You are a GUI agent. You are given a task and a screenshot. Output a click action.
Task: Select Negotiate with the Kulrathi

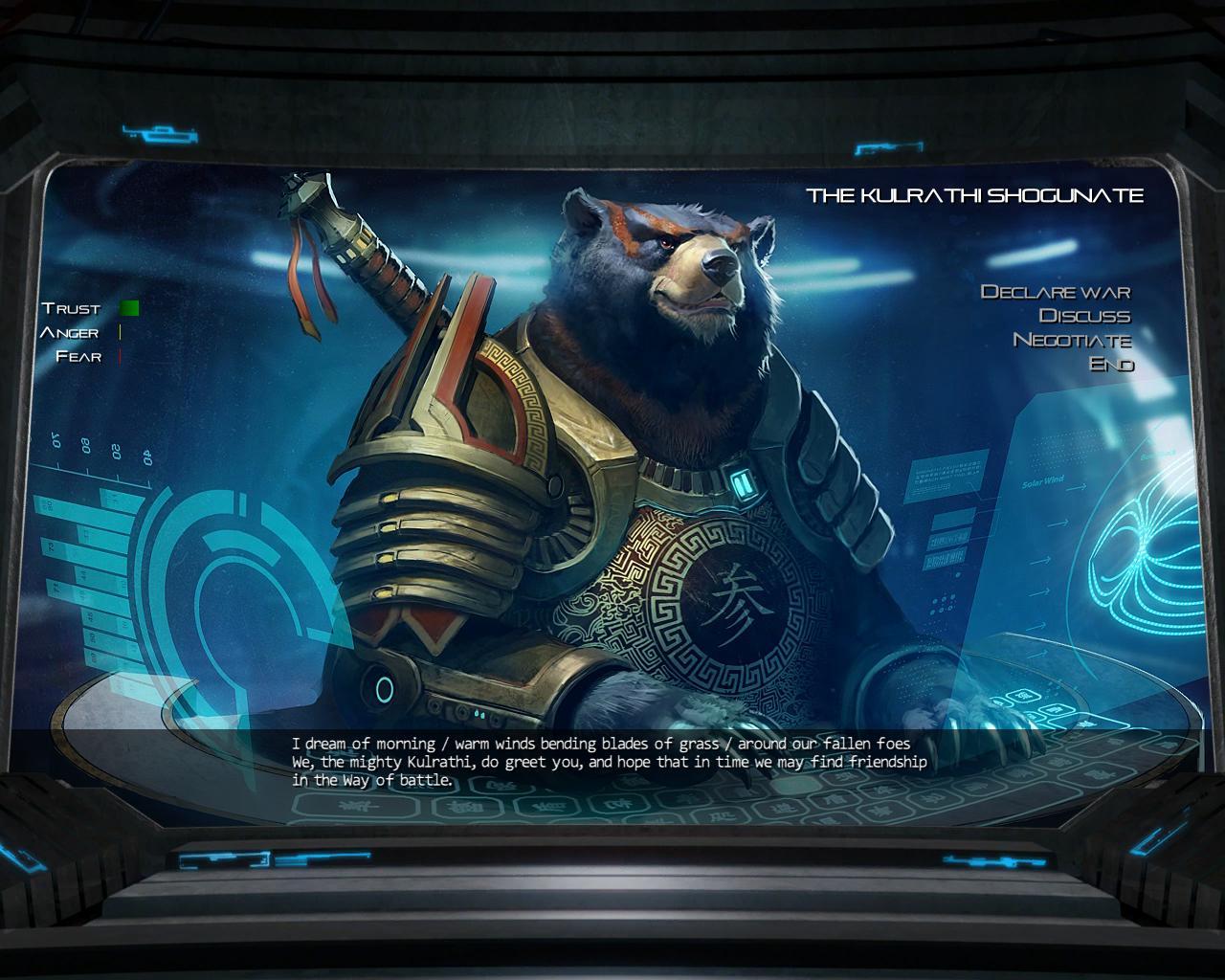[1072, 340]
